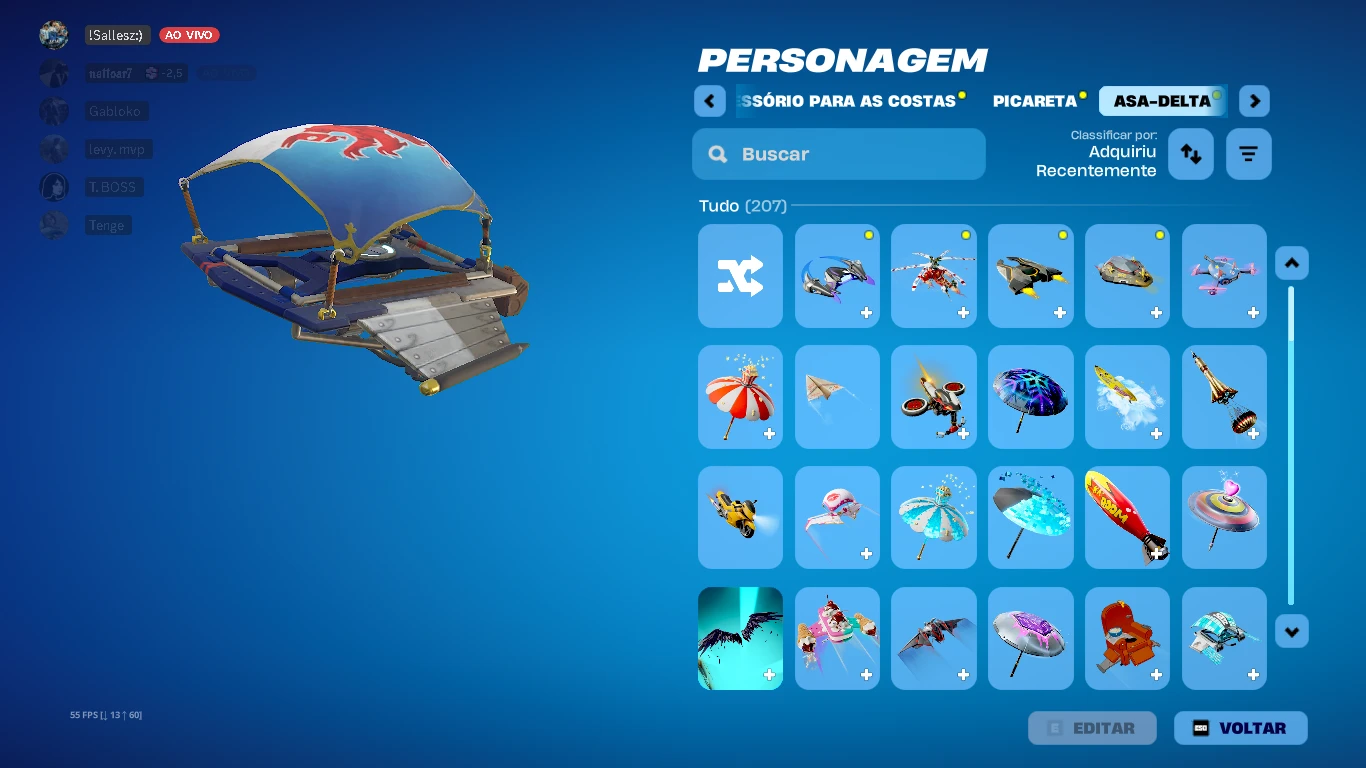Screen dimensions: 1366x768
Task: Go to previous category with left arrow
Action: 709,101
